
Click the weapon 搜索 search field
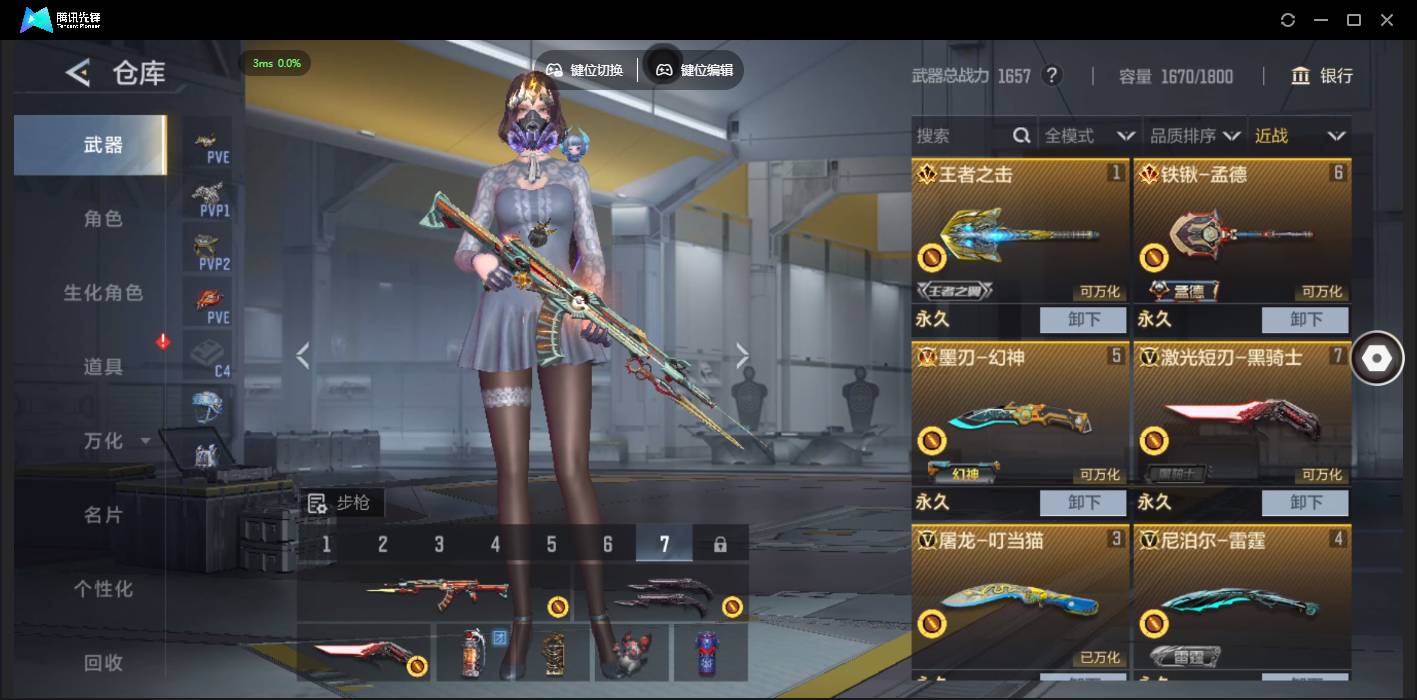click(x=962, y=136)
